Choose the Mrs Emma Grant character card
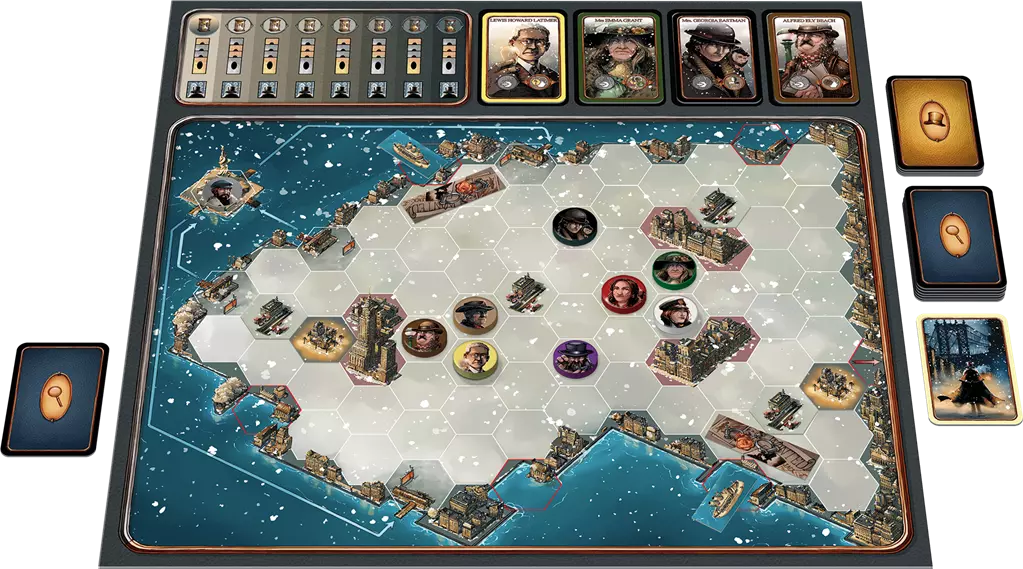 click(619, 57)
